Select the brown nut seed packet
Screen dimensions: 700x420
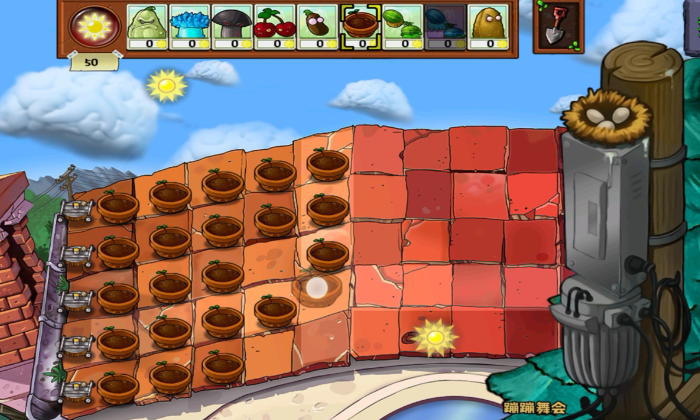click(488, 26)
